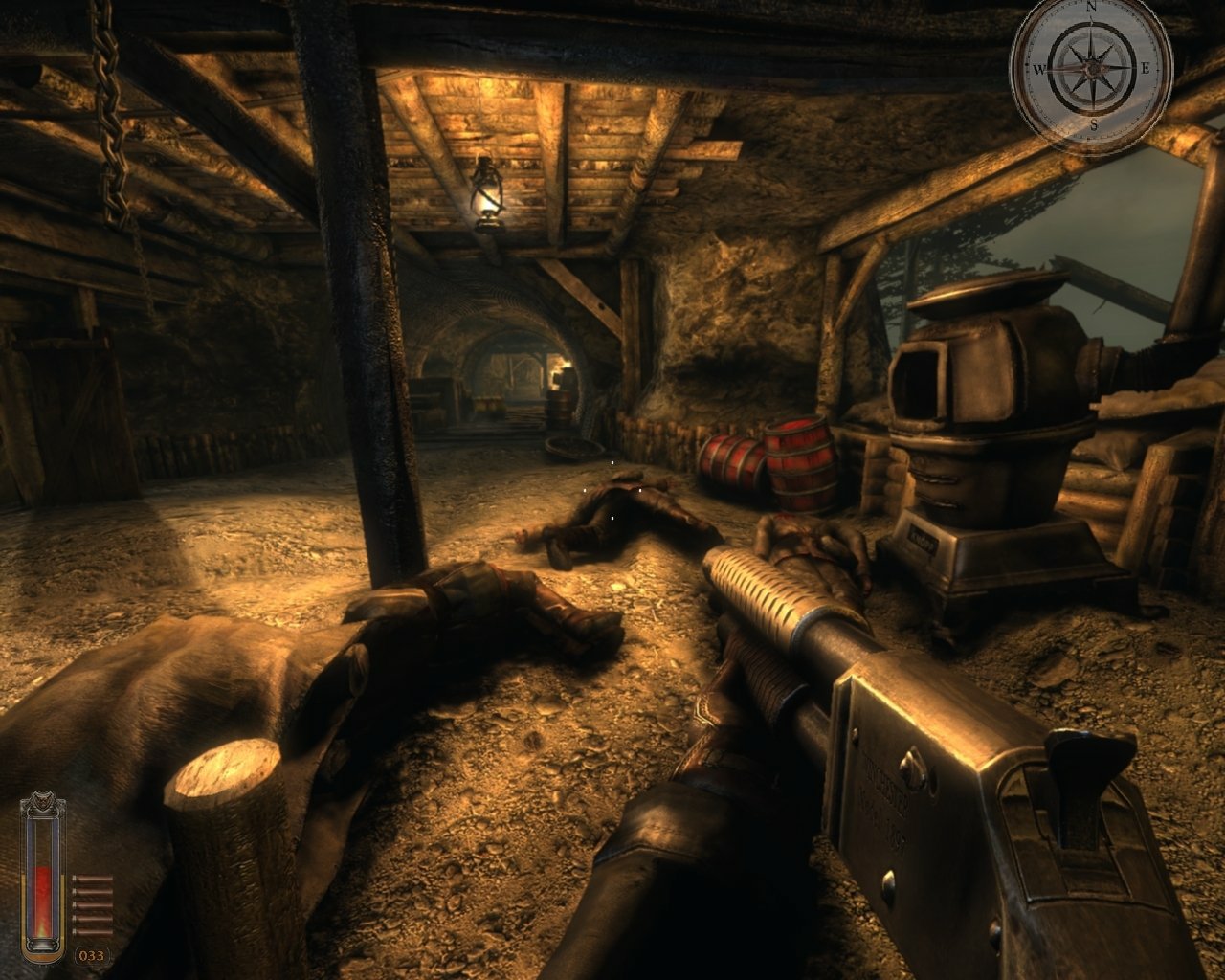
Task: Click the South marker on the compass
Action: click(1094, 124)
